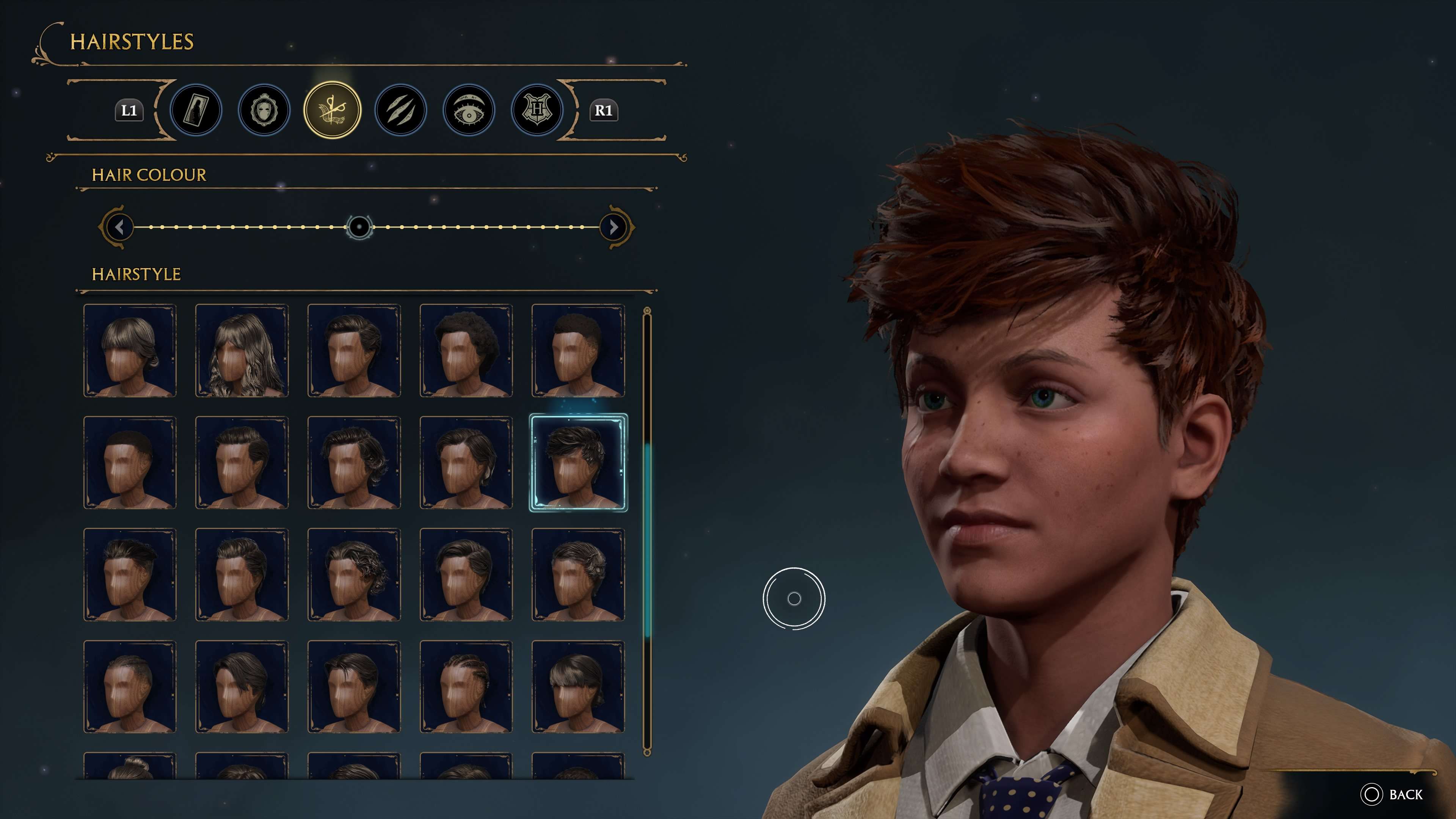
Task: Select the braided cornrows hairstyle thumbnail
Action: [466, 687]
